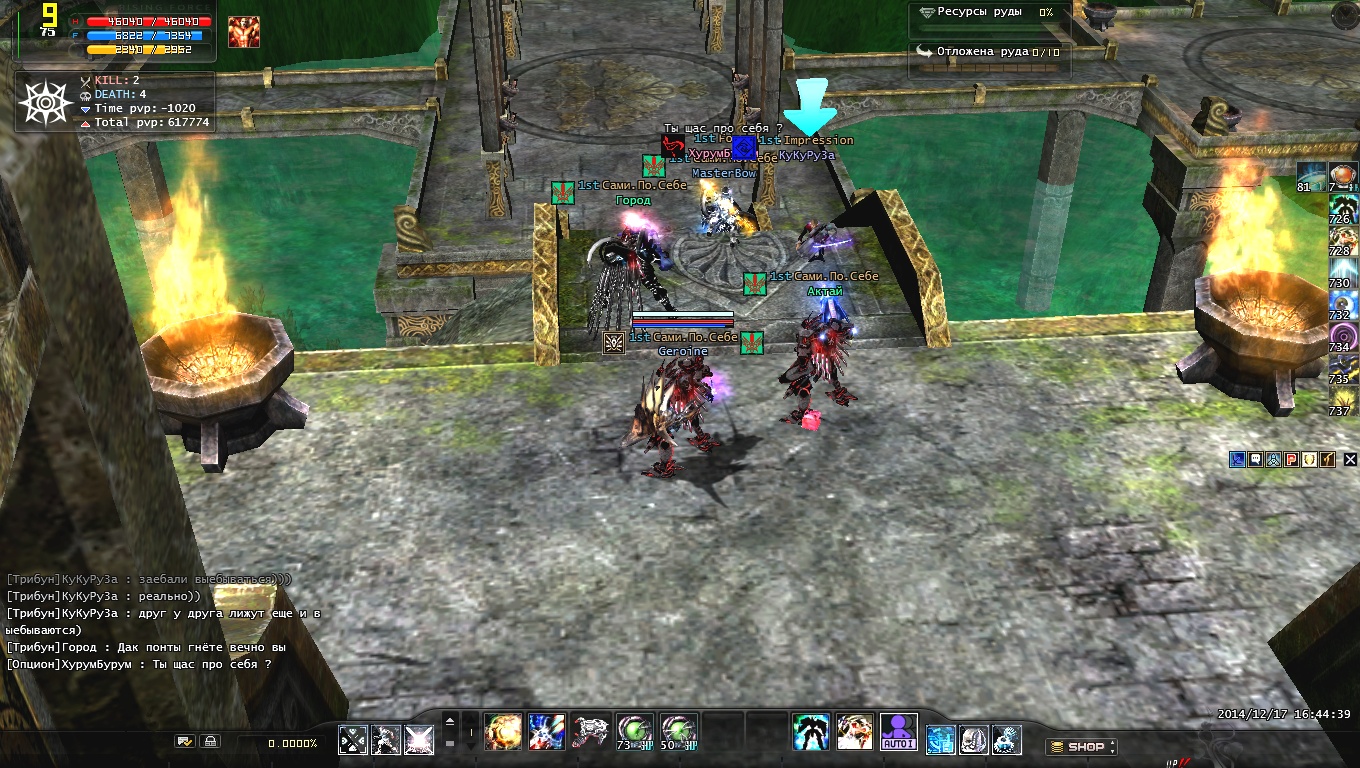Open the chat bubble icon on mini toolbar
The height and width of the screenshot is (768, 1360).
pos(1255,459)
